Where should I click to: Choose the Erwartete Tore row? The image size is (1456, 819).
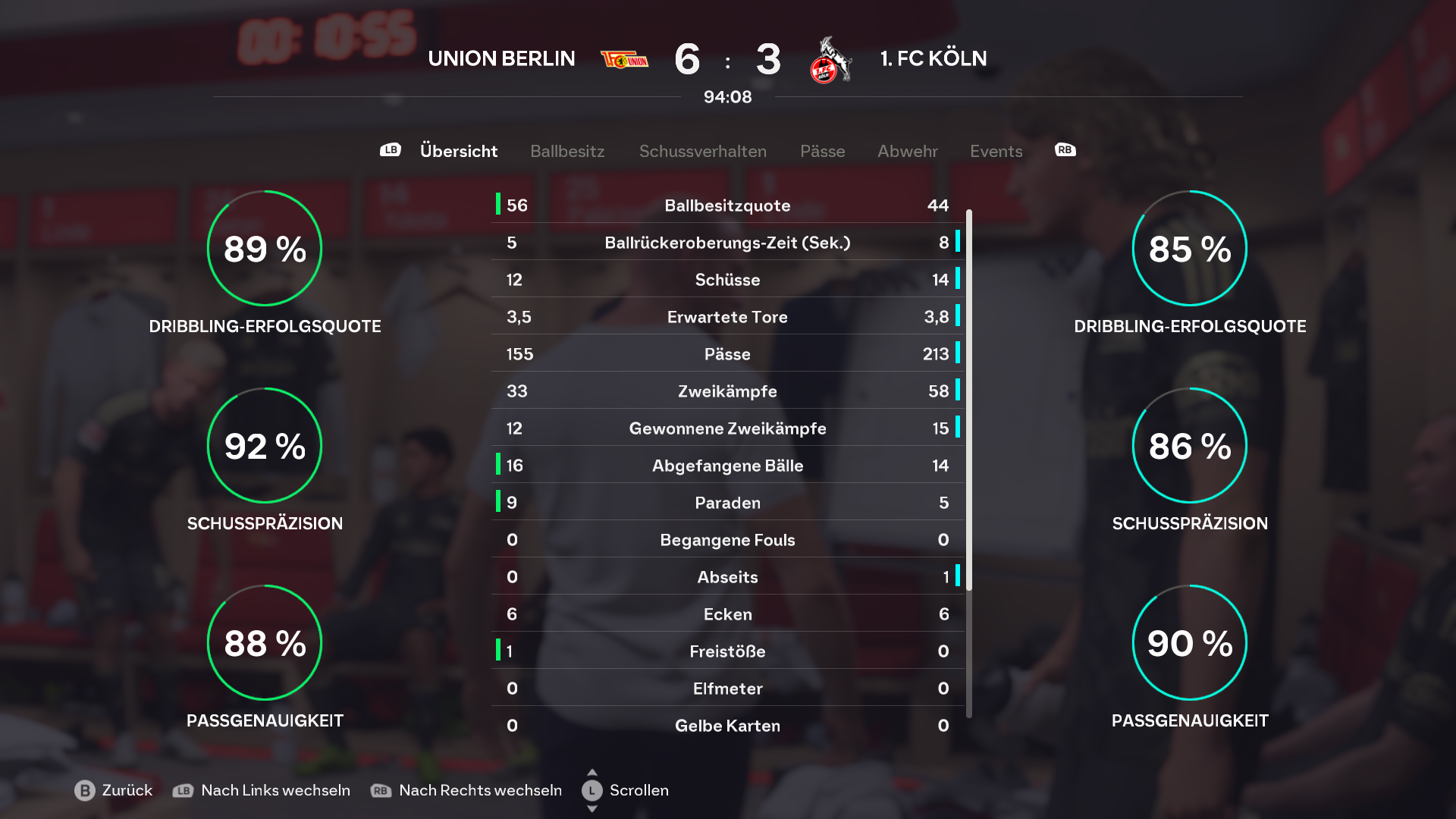tap(727, 317)
